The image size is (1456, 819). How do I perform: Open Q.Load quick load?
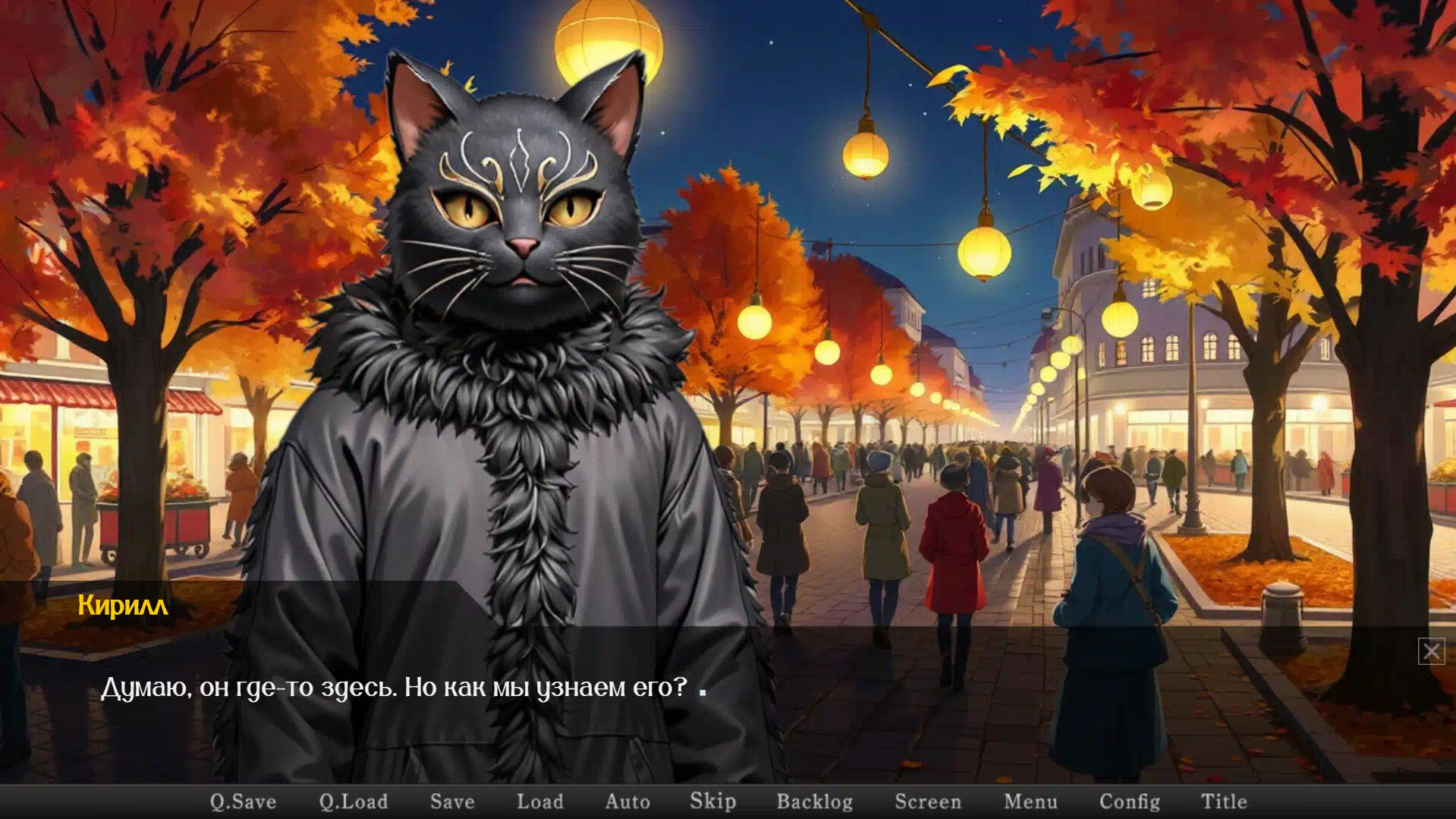(x=353, y=802)
